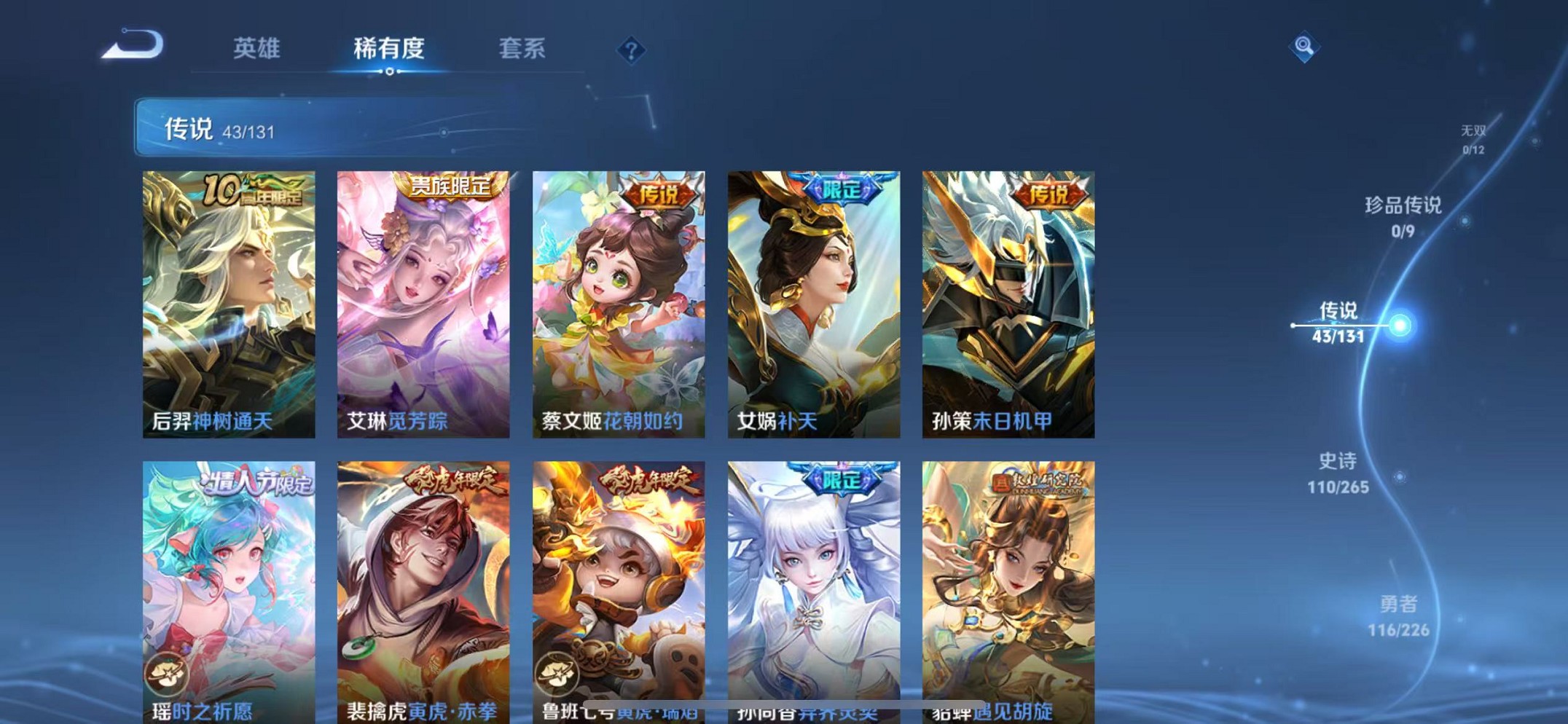Image resolution: width=1568 pixels, height=724 pixels.
Task: Open the 貂蝉遇见胡旋 skin thumbnail
Action: (x=1006, y=583)
